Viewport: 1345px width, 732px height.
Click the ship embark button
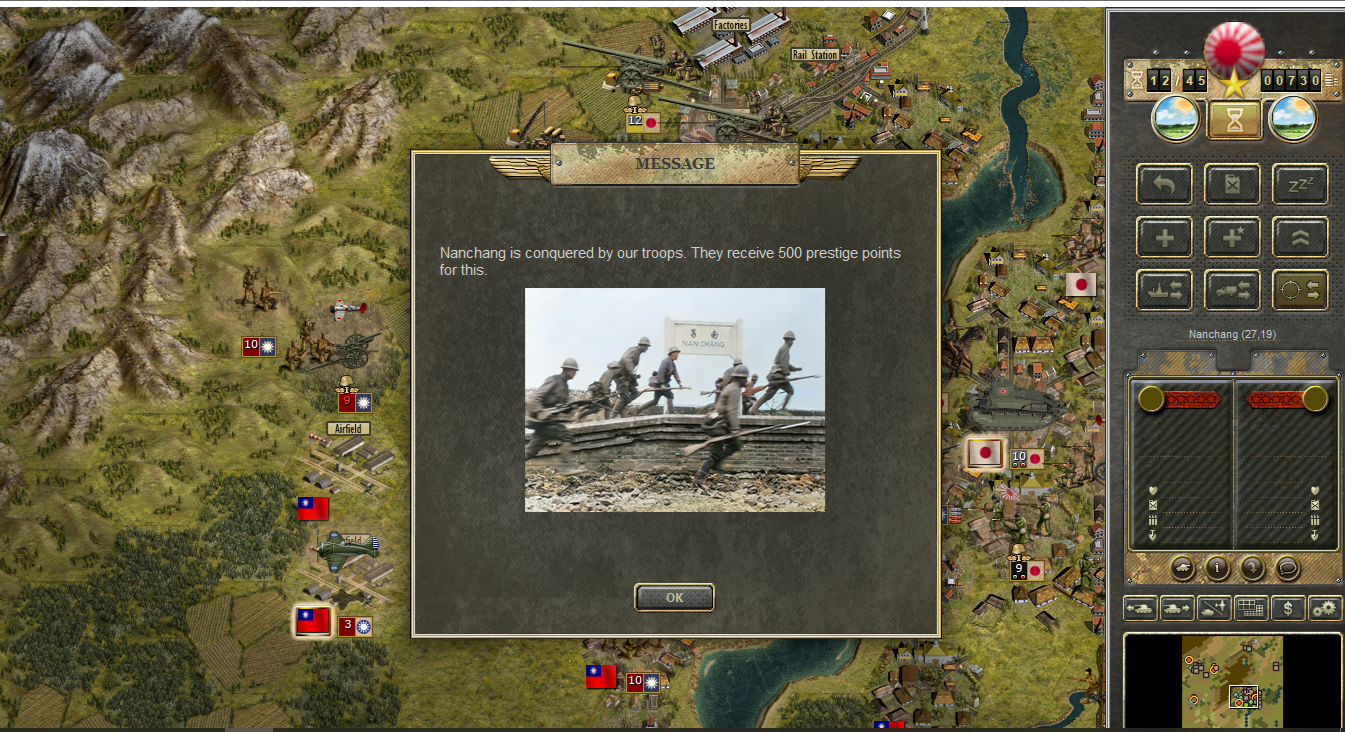[1164, 290]
